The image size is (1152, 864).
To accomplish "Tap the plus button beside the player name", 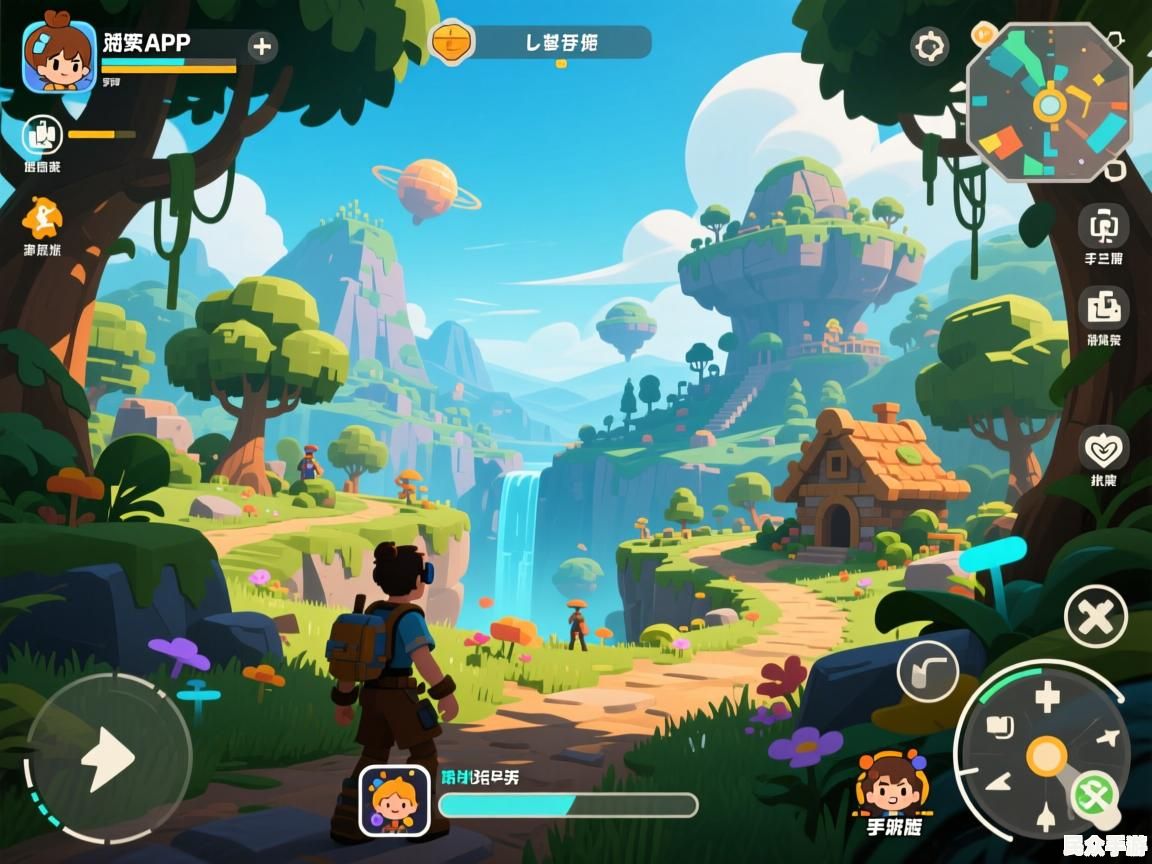I will tap(262, 46).
